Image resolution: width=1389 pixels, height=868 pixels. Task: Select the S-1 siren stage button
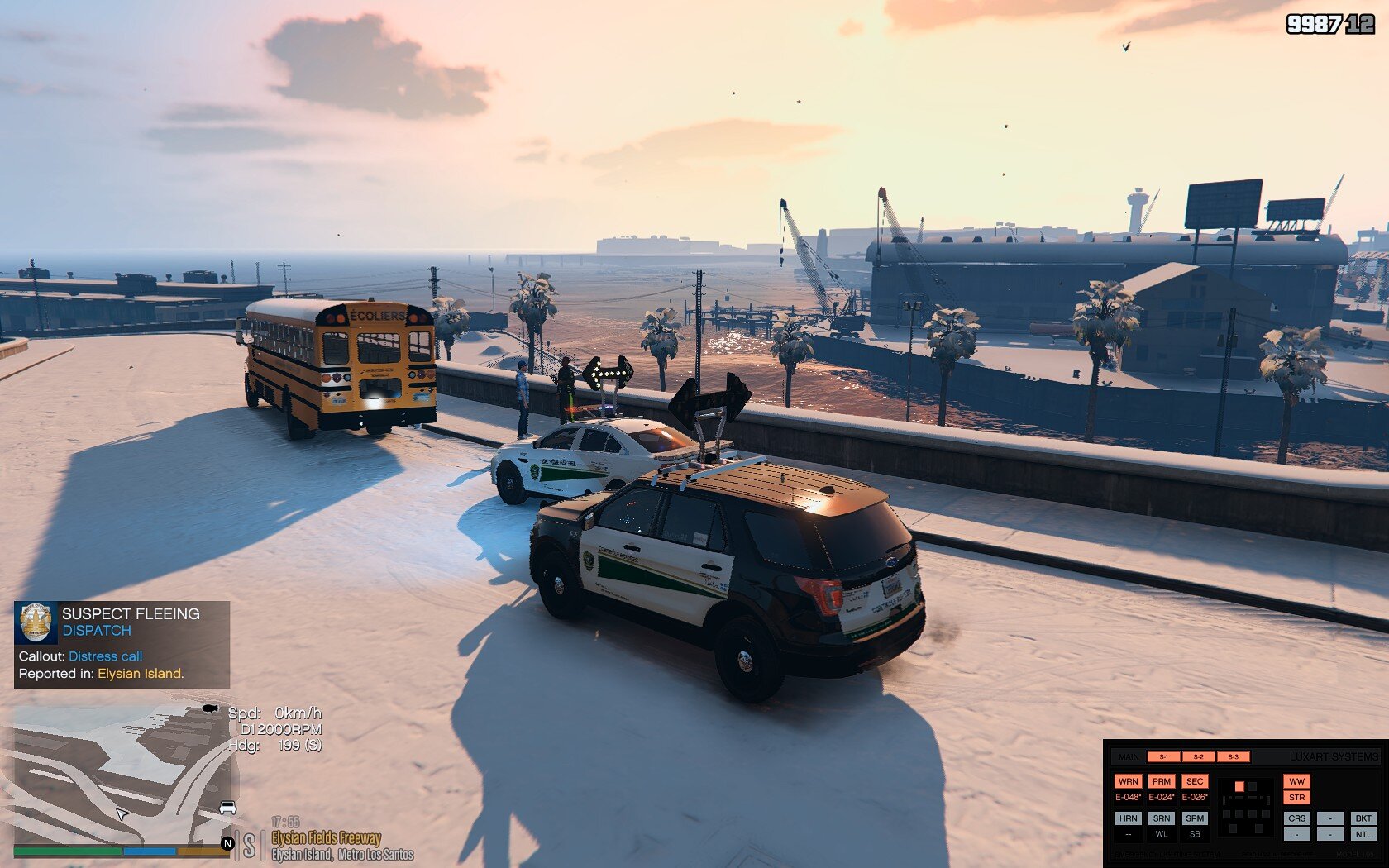coord(1163,756)
